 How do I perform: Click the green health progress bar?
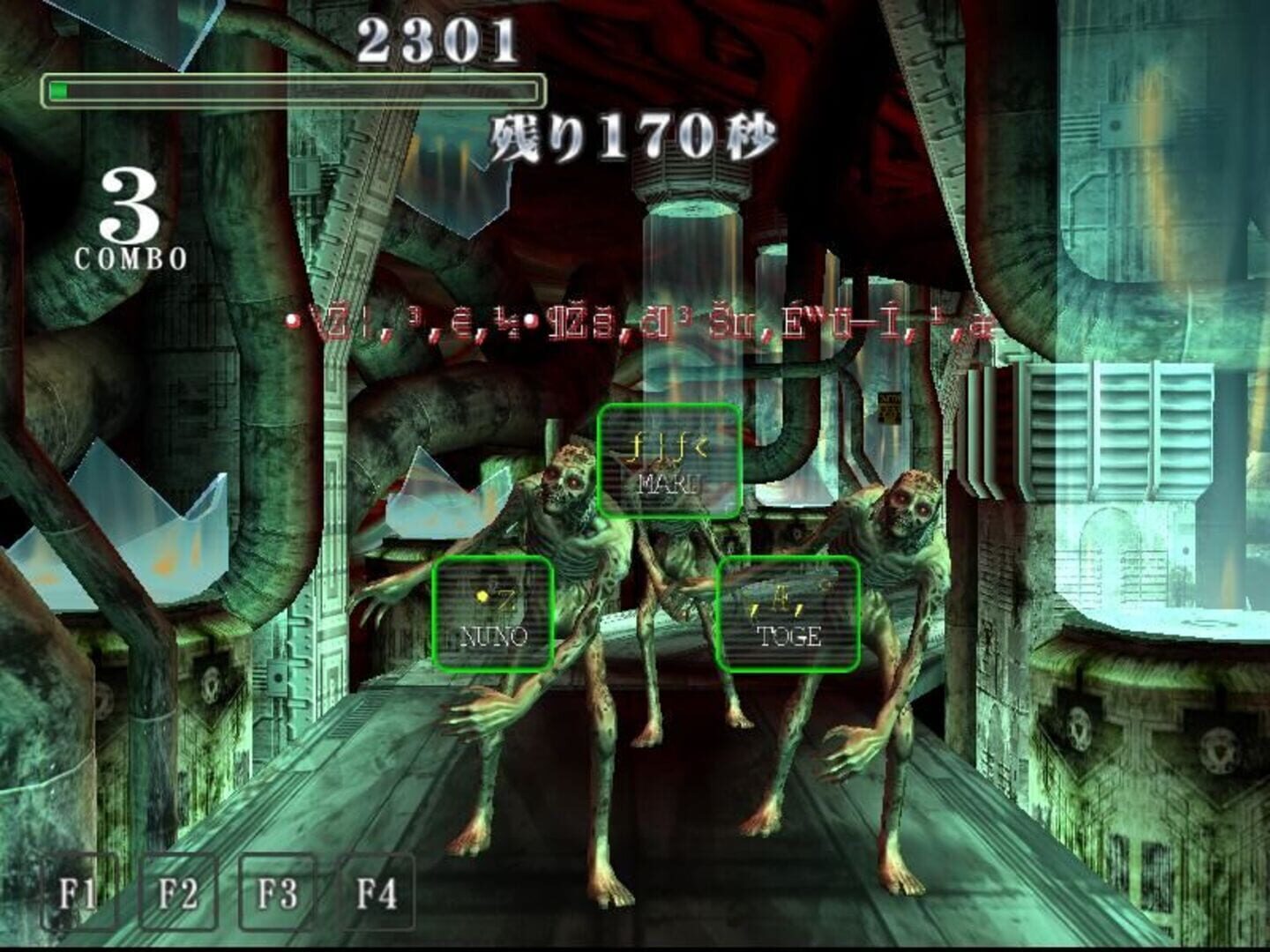click(x=291, y=87)
